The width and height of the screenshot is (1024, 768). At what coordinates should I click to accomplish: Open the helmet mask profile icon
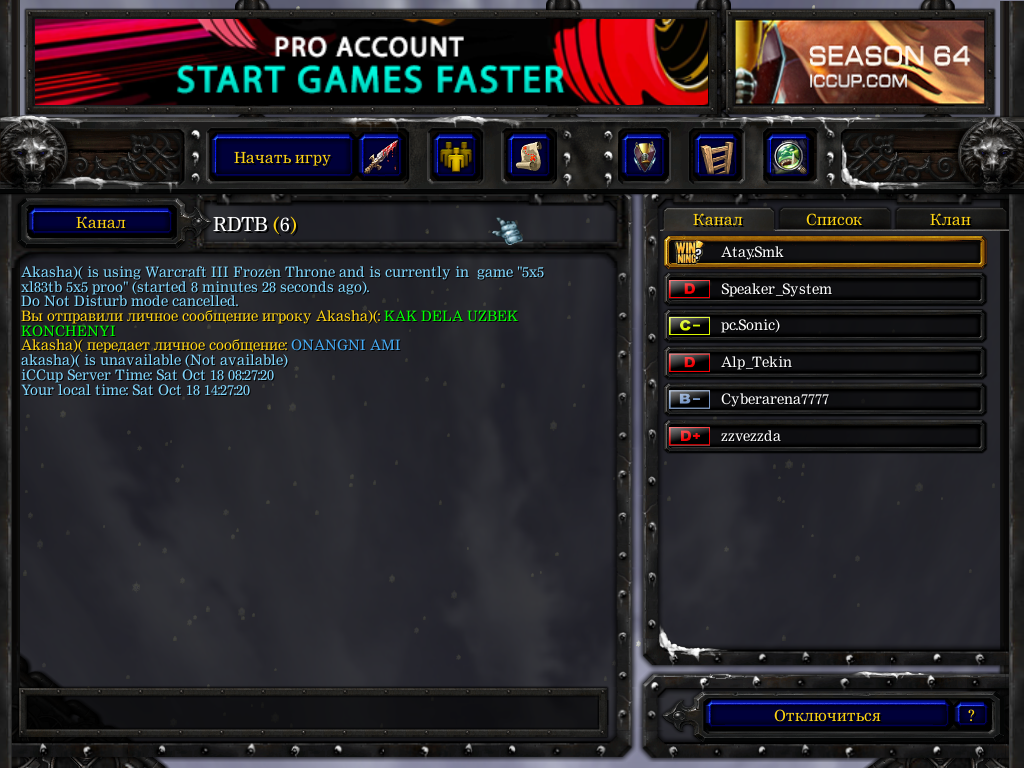[x=643, y=157]
